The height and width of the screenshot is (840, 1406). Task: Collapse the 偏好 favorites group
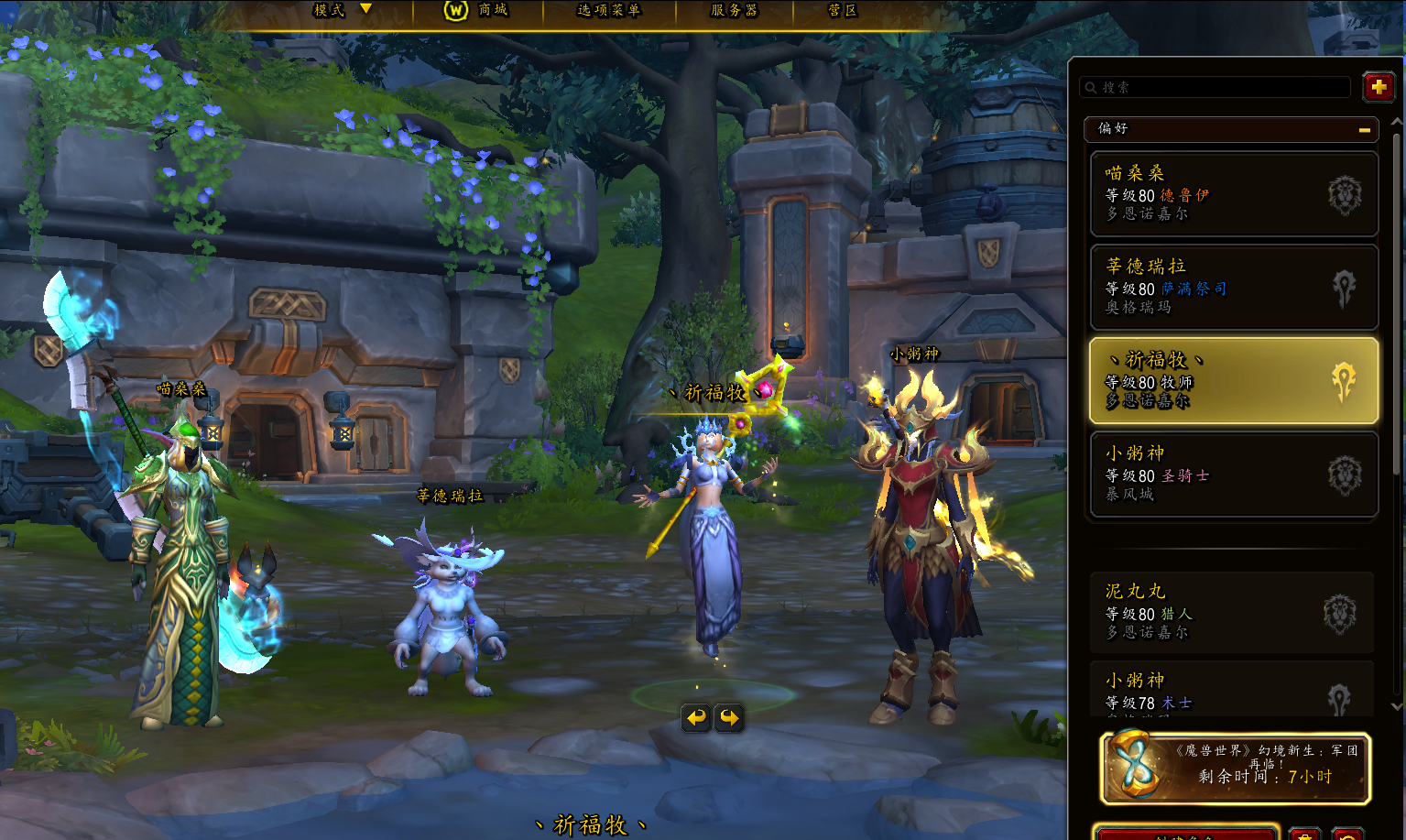1364,130
